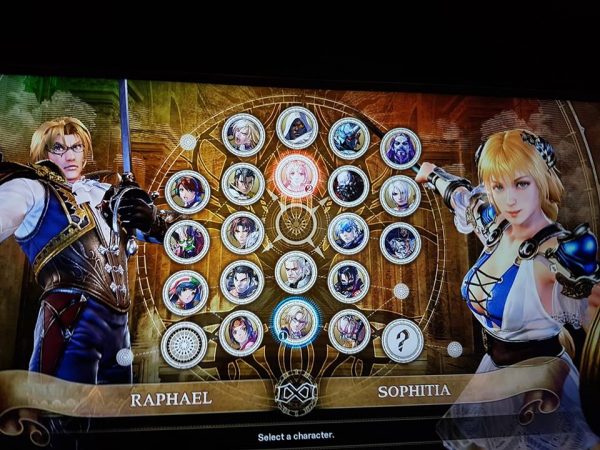
Task: Pick the hooded Zasalamel portrait
Action: (x=296, y=127)
